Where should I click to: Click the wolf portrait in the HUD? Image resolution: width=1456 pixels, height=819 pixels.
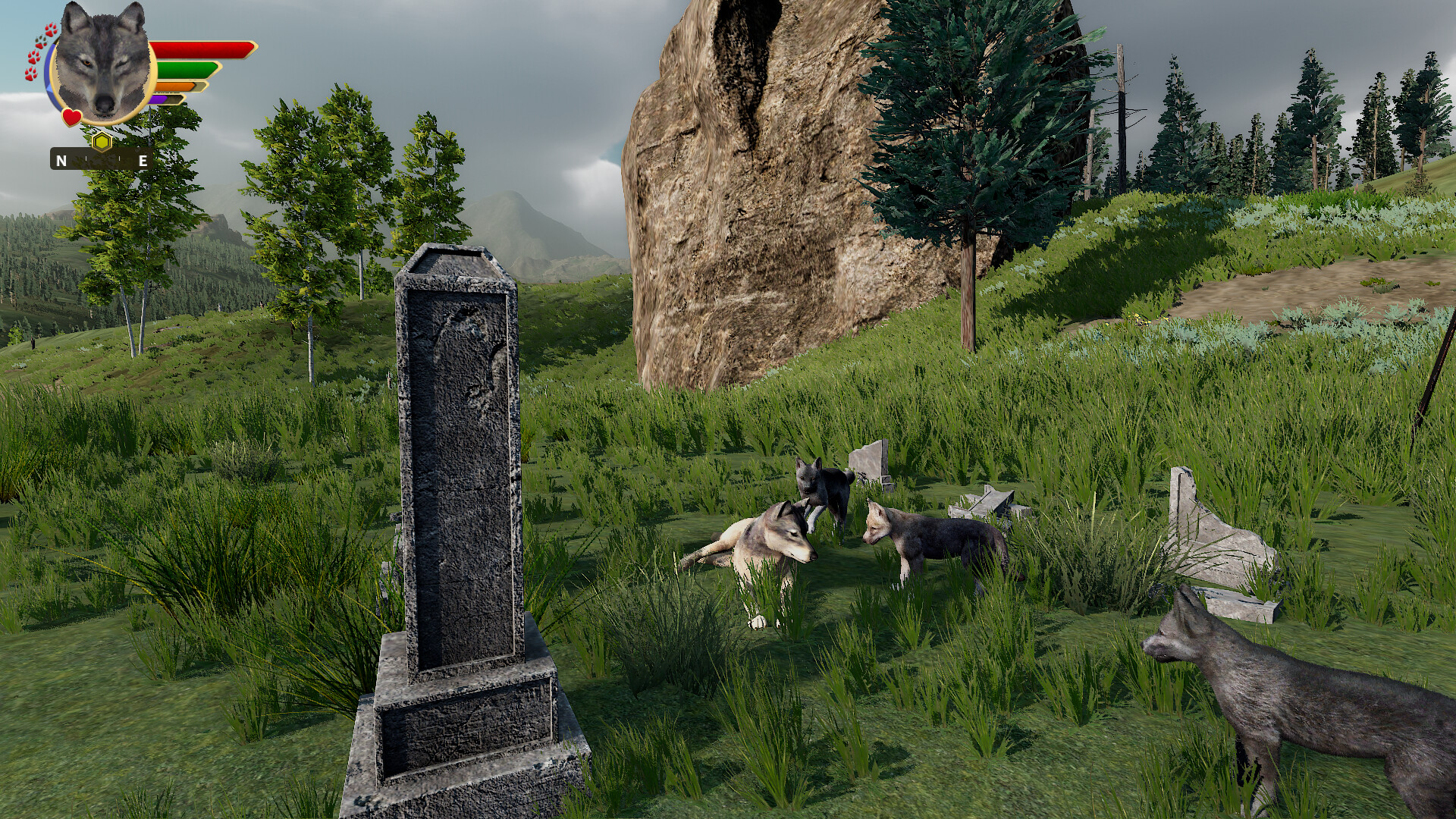coord(102,61)
